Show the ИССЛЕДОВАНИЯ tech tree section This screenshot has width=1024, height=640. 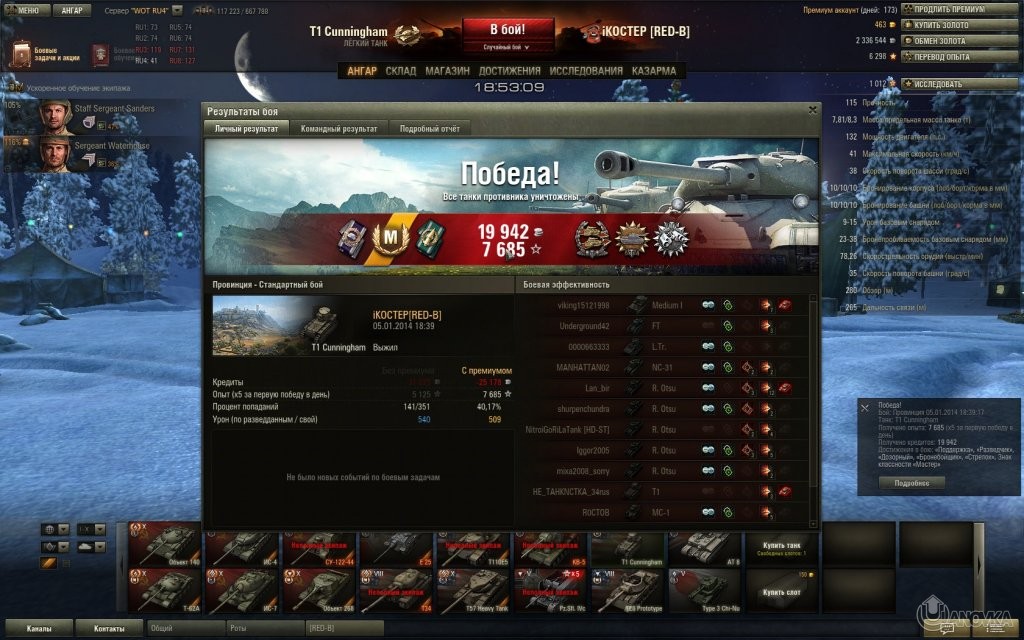click(x=586, y=71)
